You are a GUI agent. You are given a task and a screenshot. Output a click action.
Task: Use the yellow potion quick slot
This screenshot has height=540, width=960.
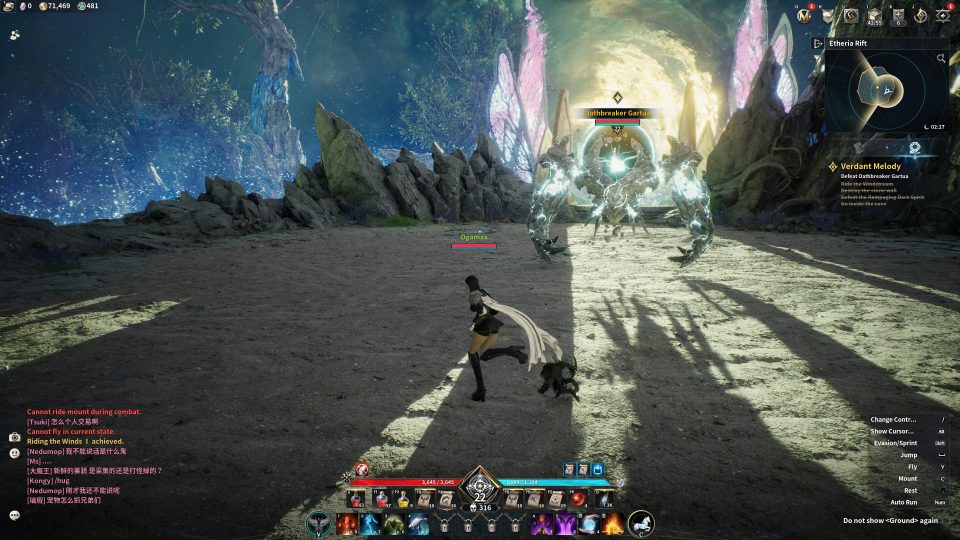tap(401, 499)
